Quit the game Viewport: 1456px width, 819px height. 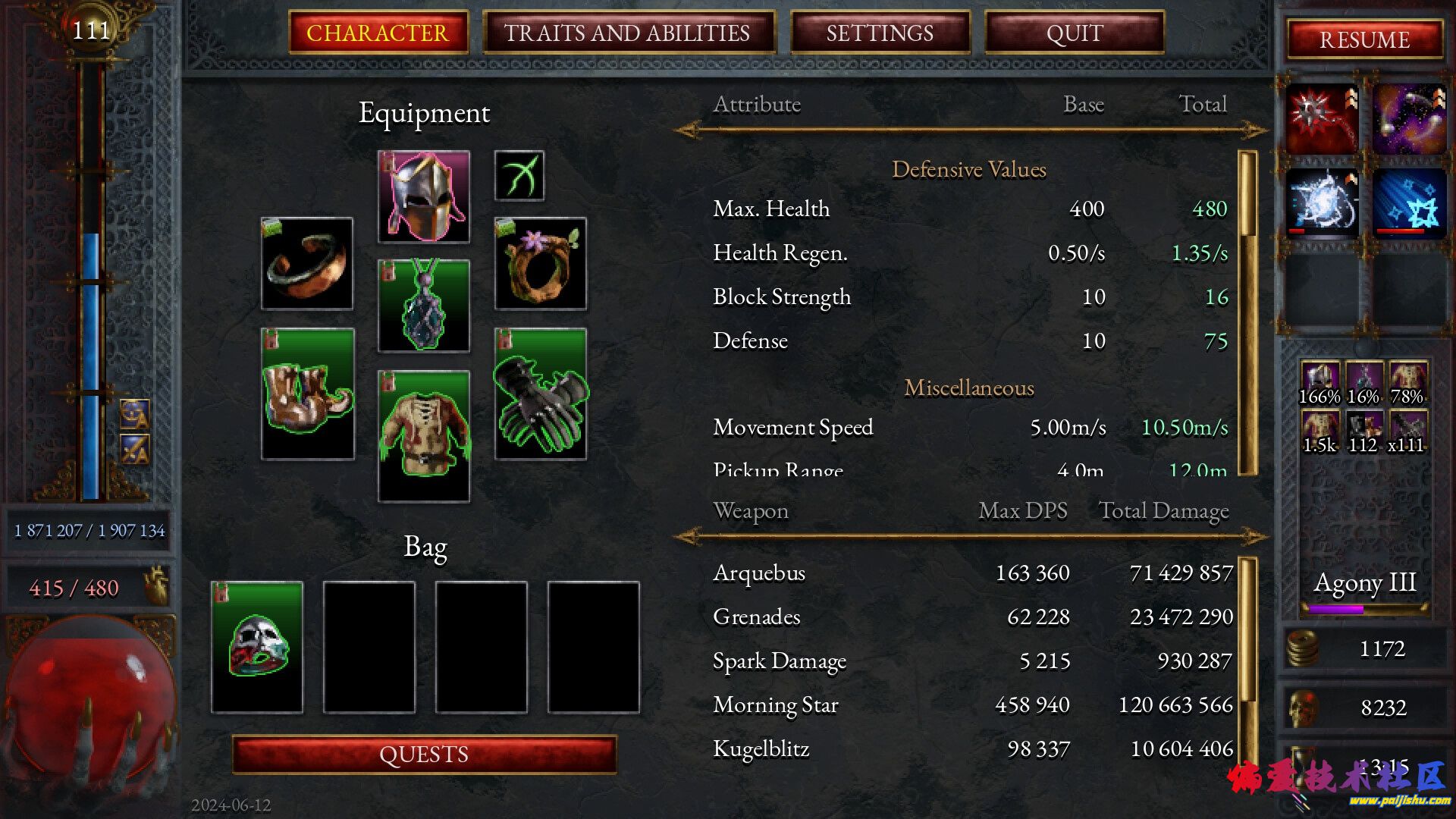click(1074, 33)
